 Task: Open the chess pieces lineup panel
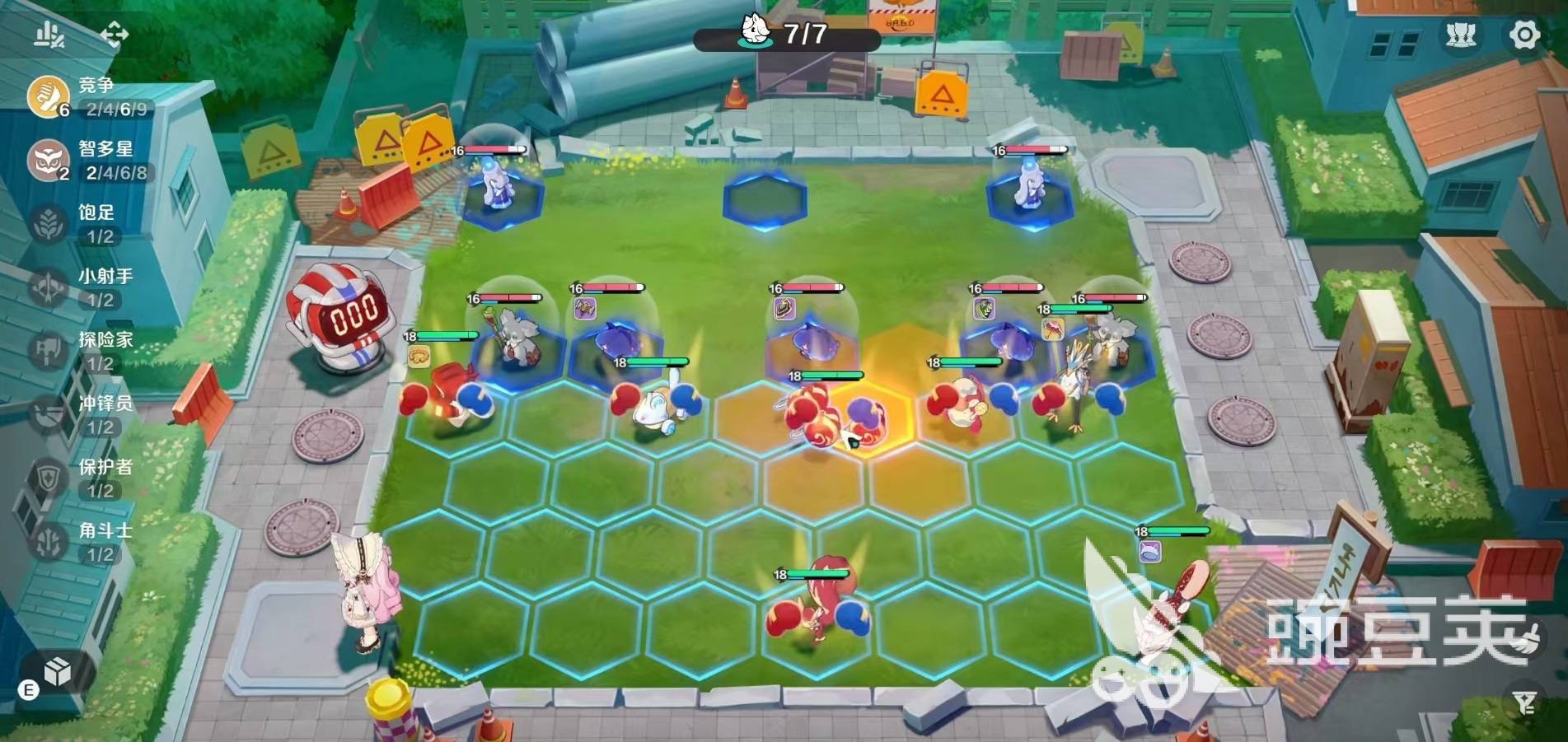point(1461,35)
